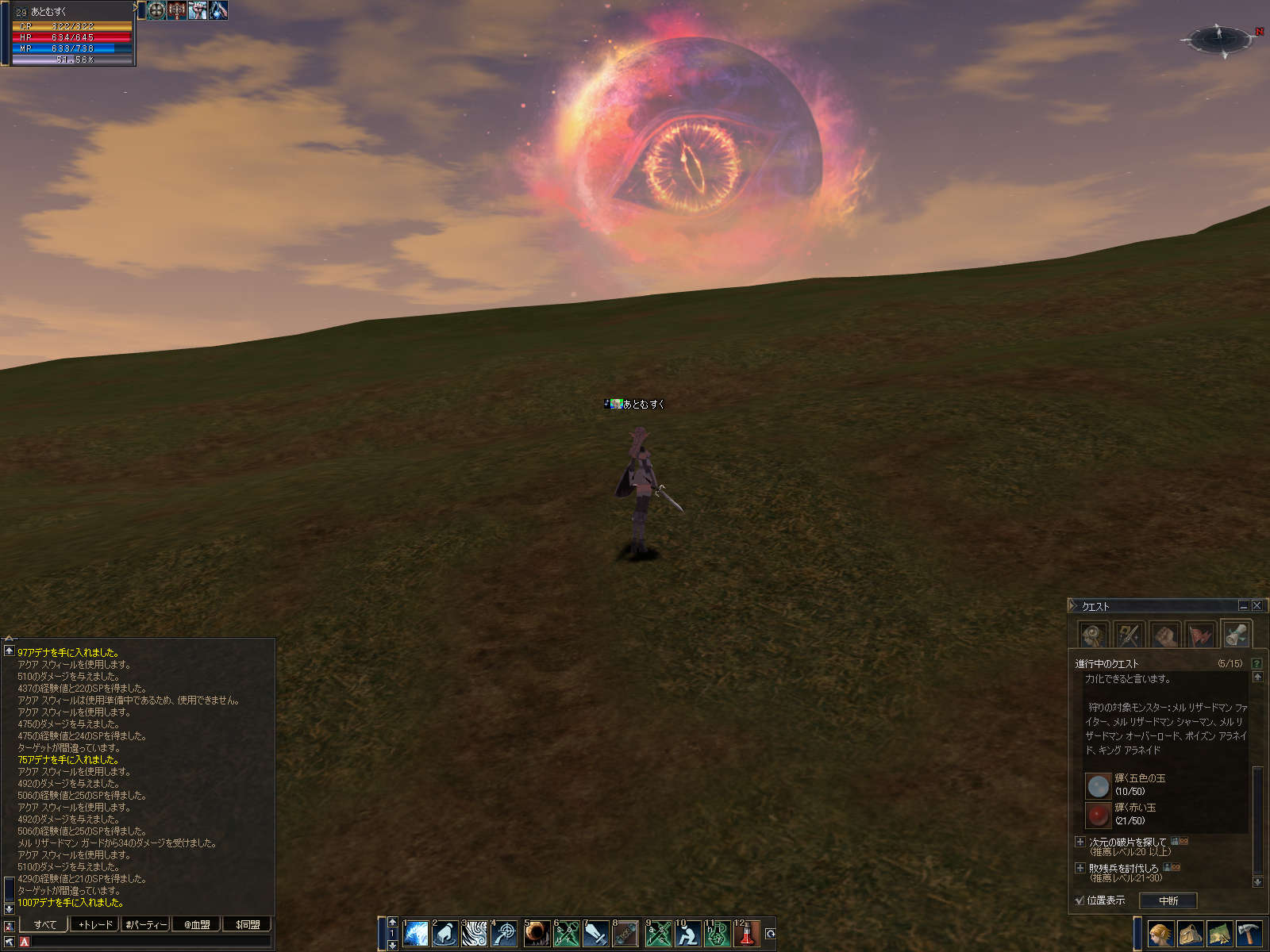The height and width of the screenshot is (952, 1270).
Task: Expand the 次元の破片を探して quest entry
Action: [1080, 842]
